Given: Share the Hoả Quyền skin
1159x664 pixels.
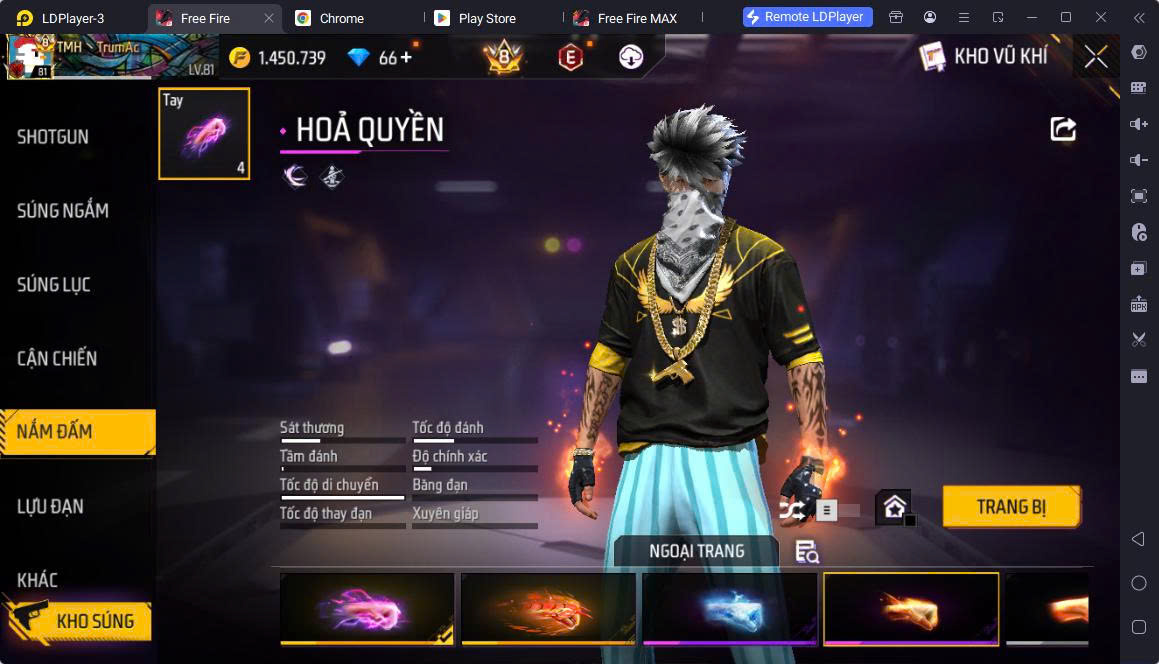Looking at the screenshot, I should point(1063,129).
